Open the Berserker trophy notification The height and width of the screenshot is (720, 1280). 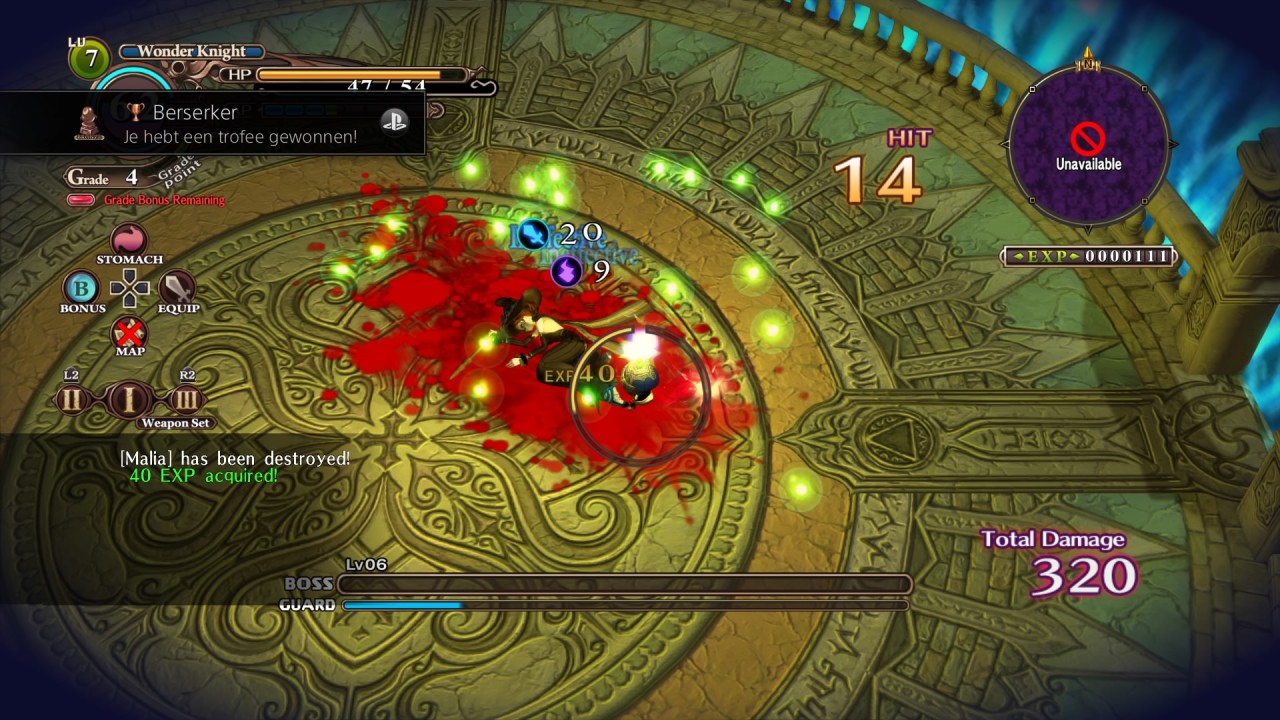(212, 124)
